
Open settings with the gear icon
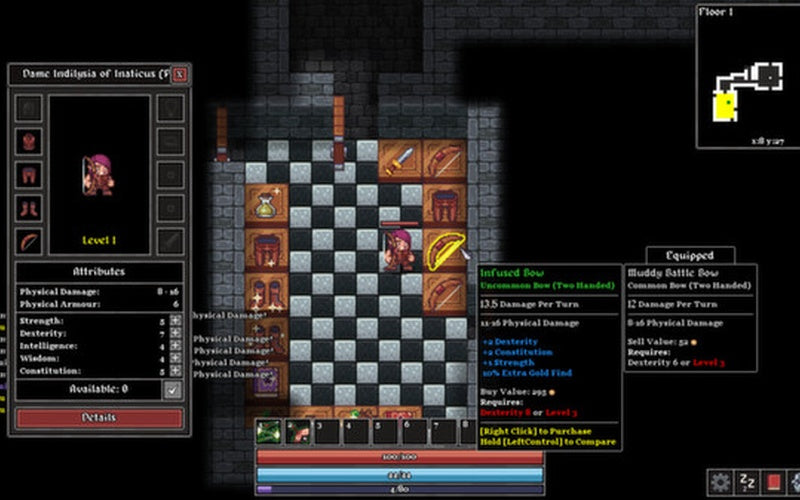point(719,483)
